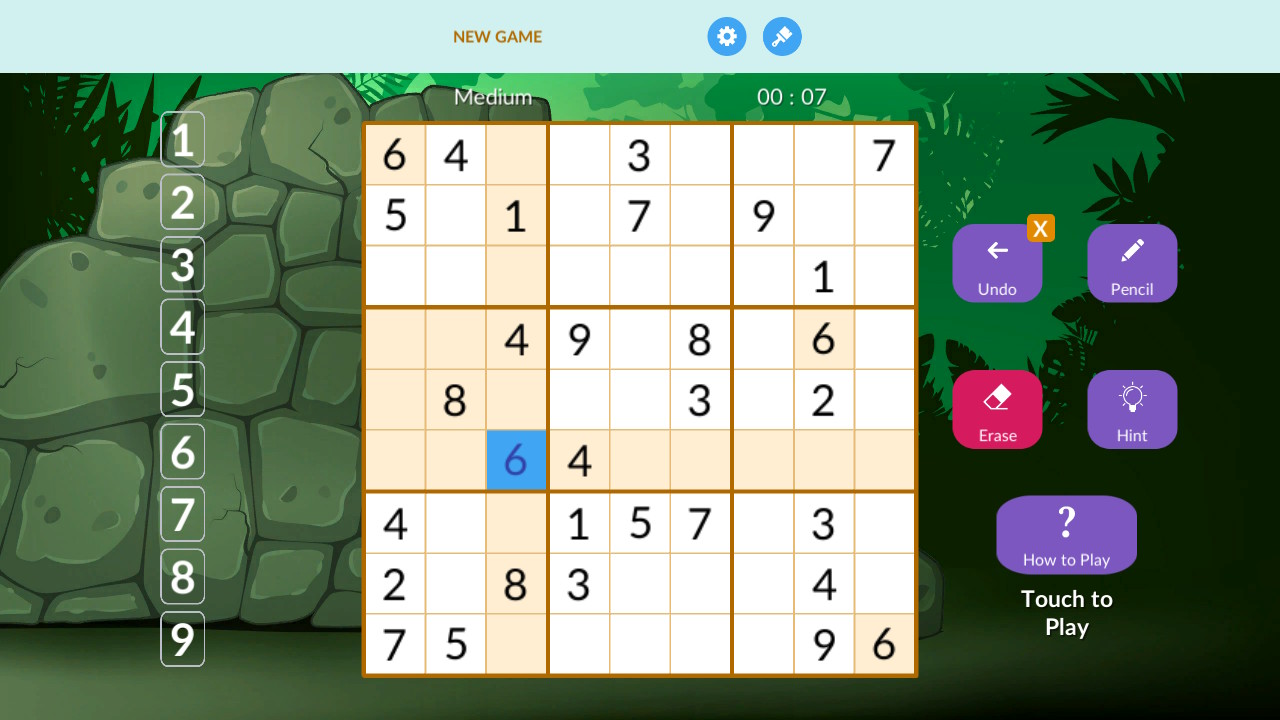The width and height of the screenshot is (1280, 720).
Task: Select the Erase tool
Action: pos(997,408)
